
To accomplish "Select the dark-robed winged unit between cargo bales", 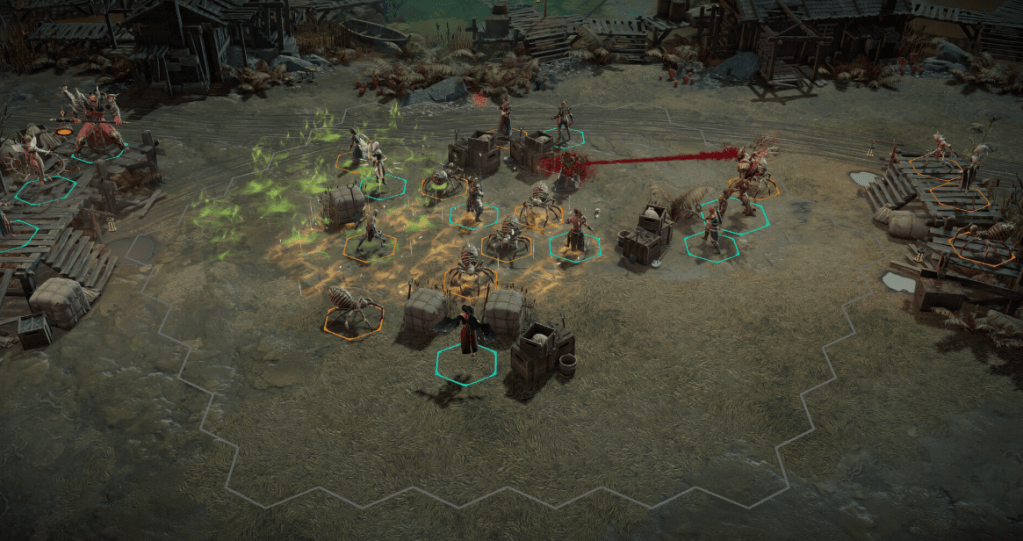I will pyautogui.click(x=466, y=335).
